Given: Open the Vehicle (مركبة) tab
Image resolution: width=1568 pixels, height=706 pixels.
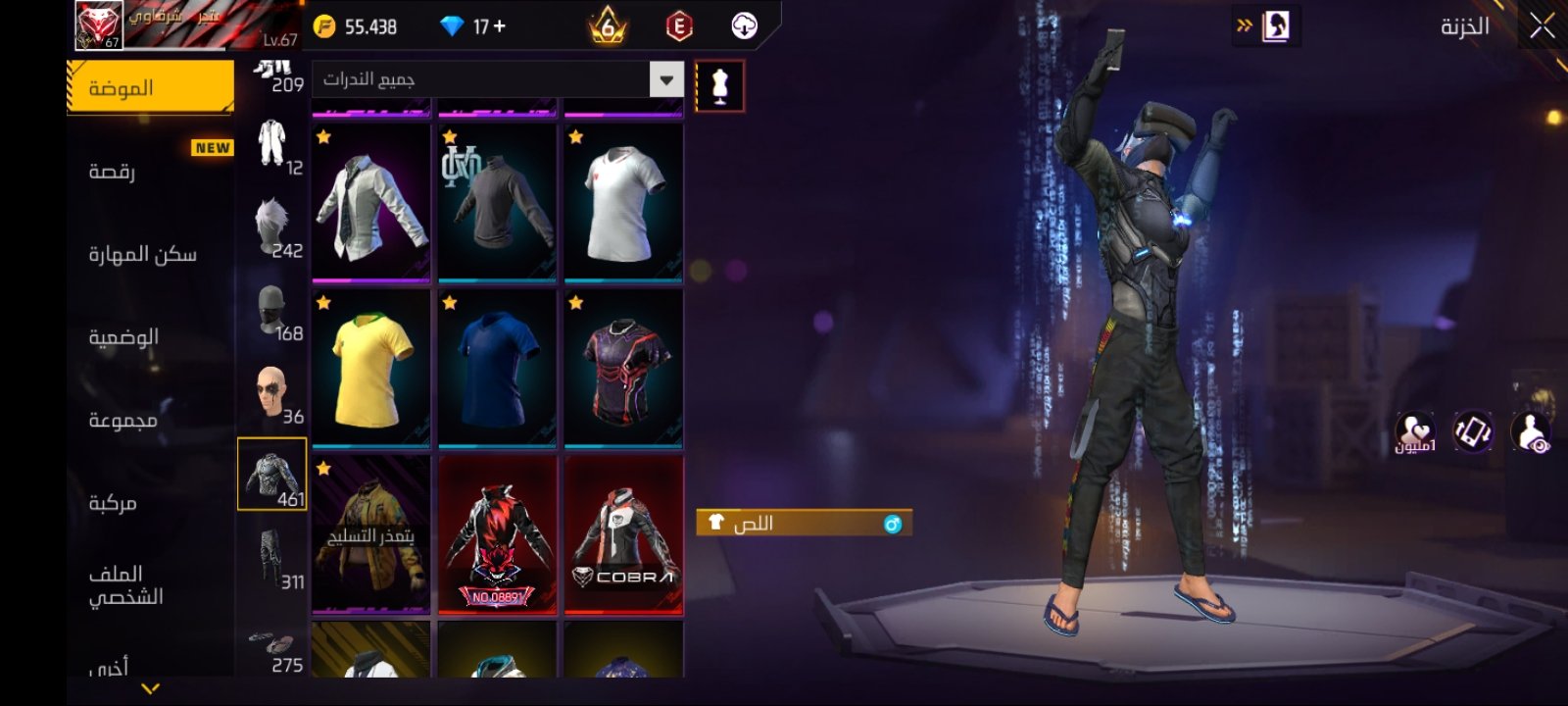Looking at the screenshot, I should (113, 503).
